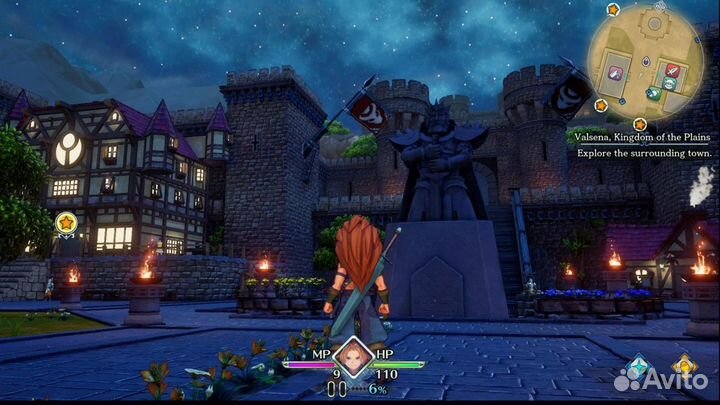Click the gold star objective marker by the house
This screenshot has width=720, height=405.
tap(66, 222)
